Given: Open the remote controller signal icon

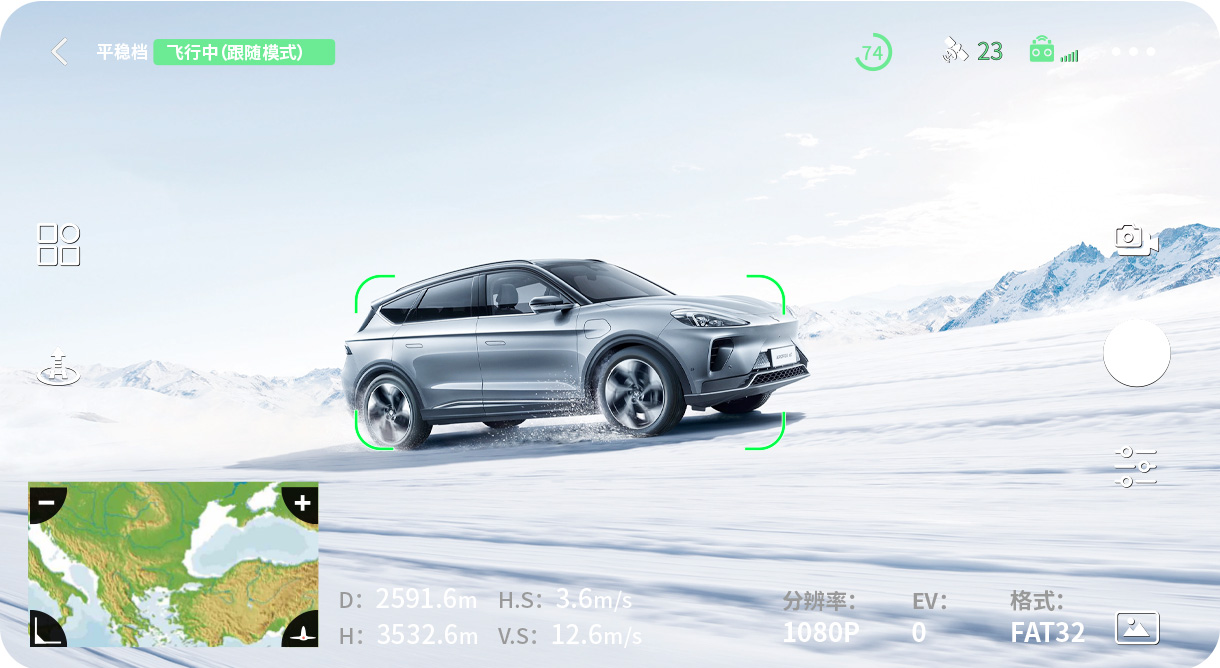Looking at the screenshot, I should 1043,51.
